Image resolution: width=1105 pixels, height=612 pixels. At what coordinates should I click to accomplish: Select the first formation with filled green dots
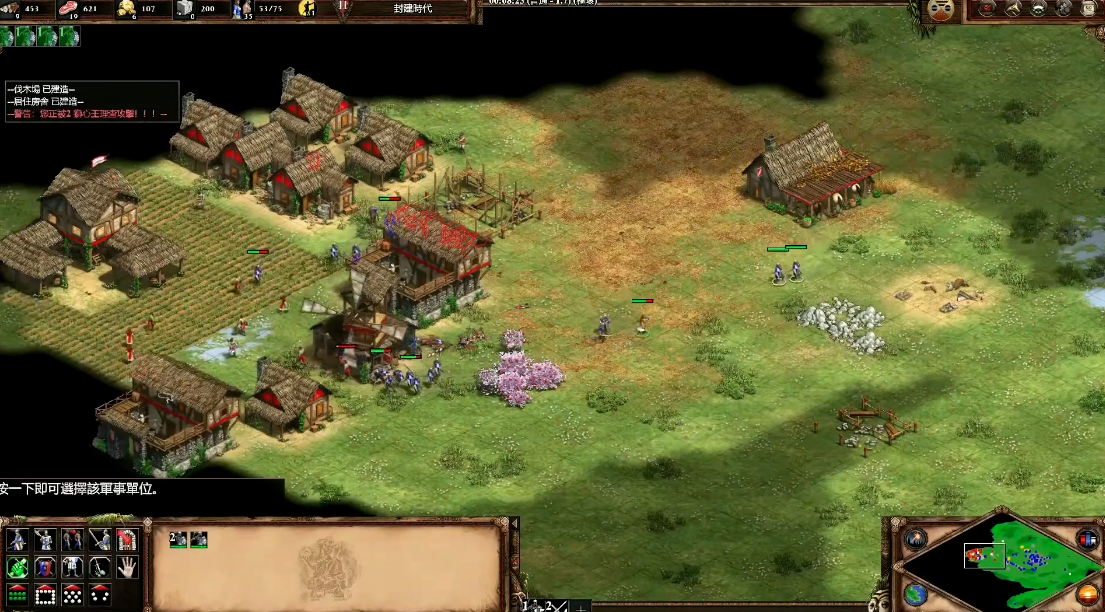coord(17,594)
